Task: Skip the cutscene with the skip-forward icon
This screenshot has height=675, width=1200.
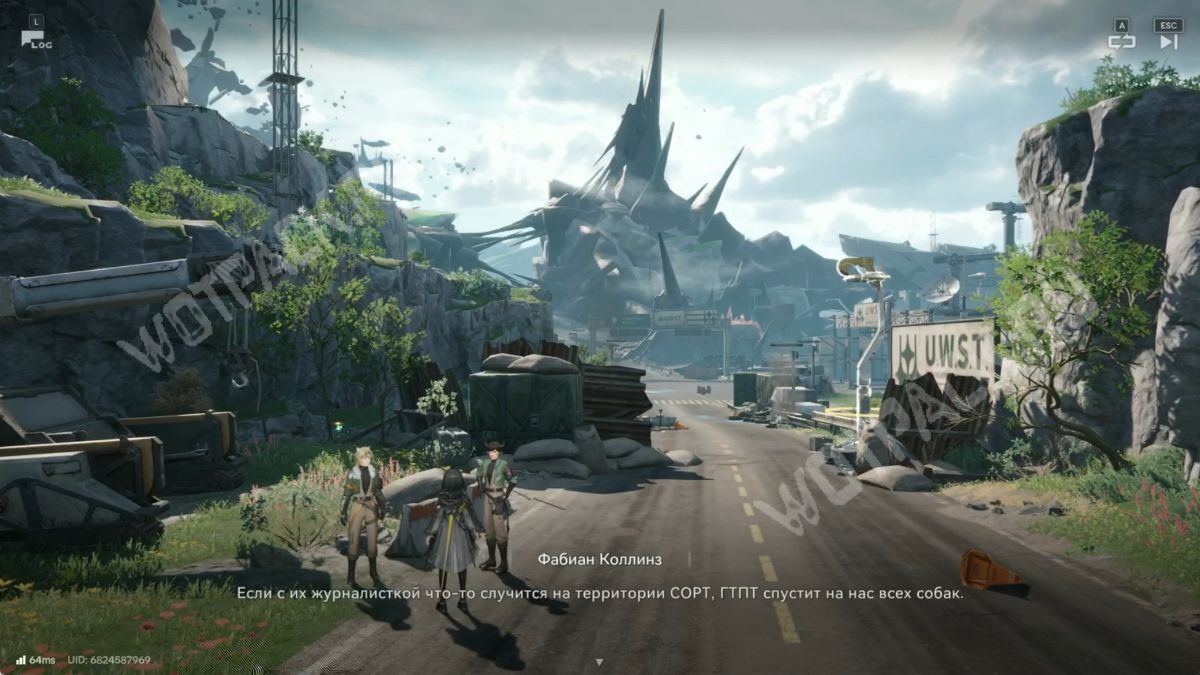Action: coord(1168,42)
